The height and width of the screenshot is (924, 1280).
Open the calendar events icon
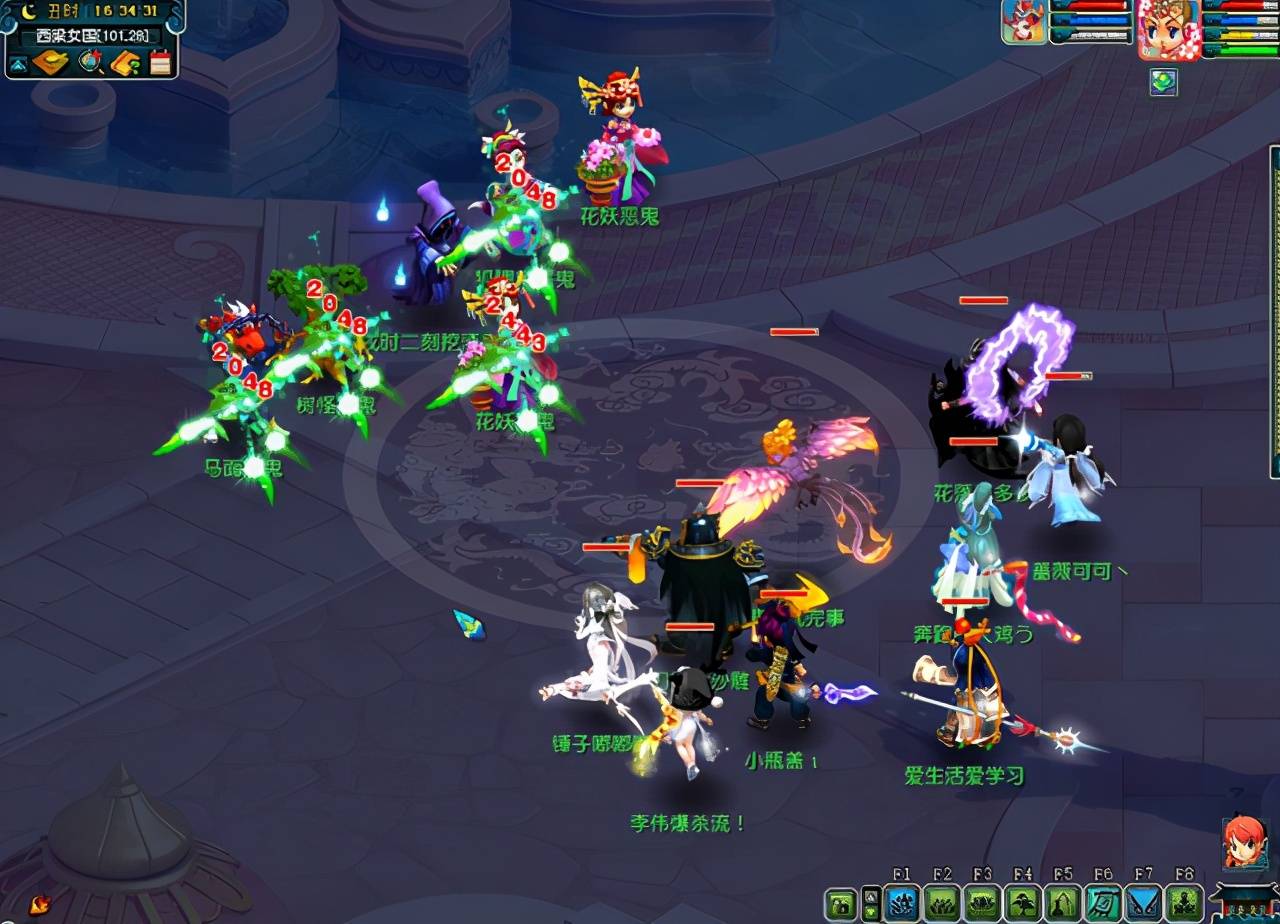click(160, 63)
